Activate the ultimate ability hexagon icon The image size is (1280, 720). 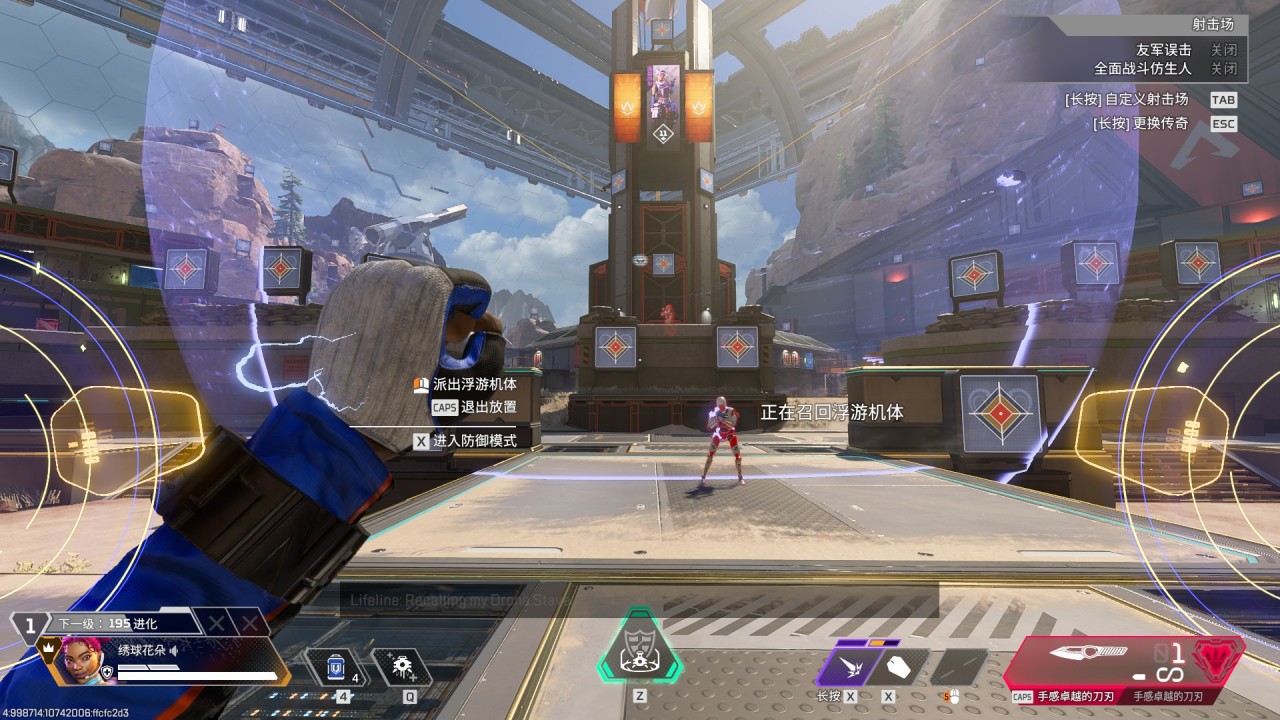tap(640, 645)
